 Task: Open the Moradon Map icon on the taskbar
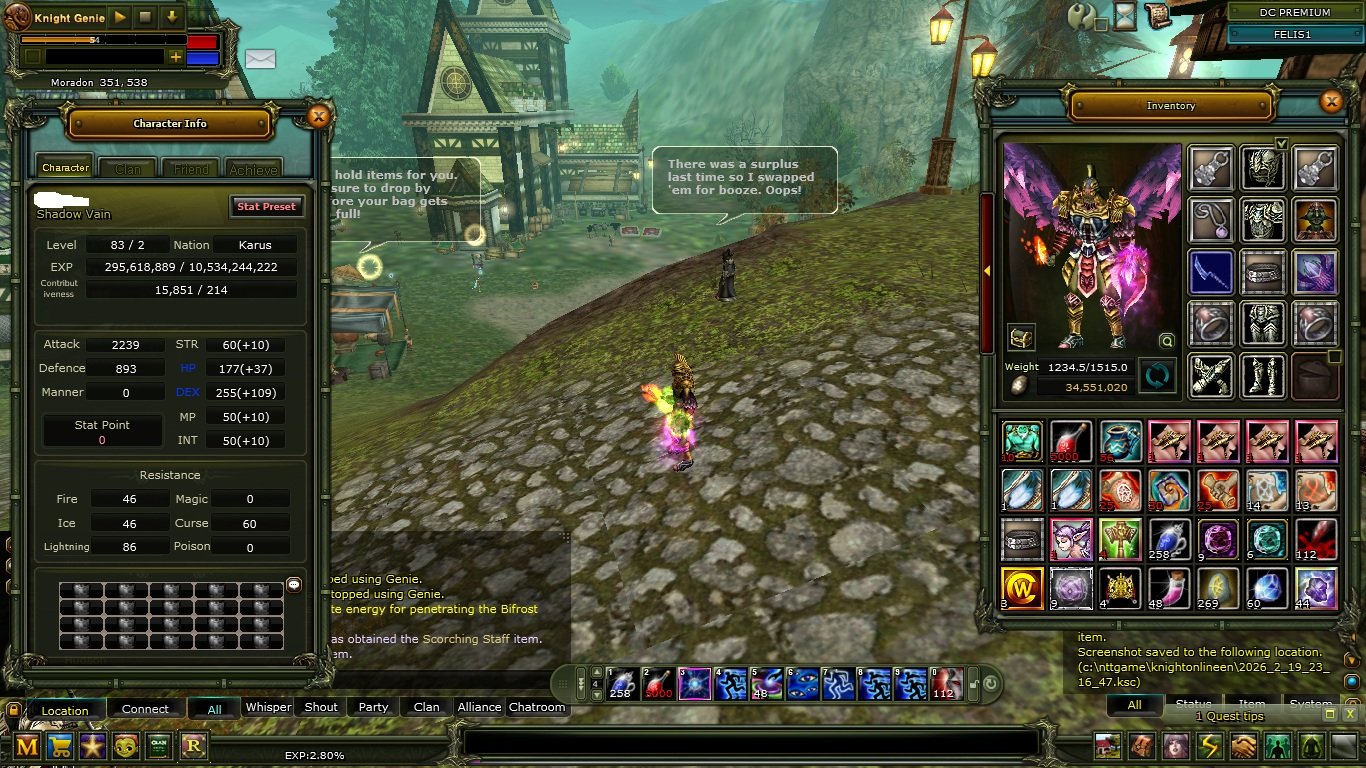click(x=26, y=747)
